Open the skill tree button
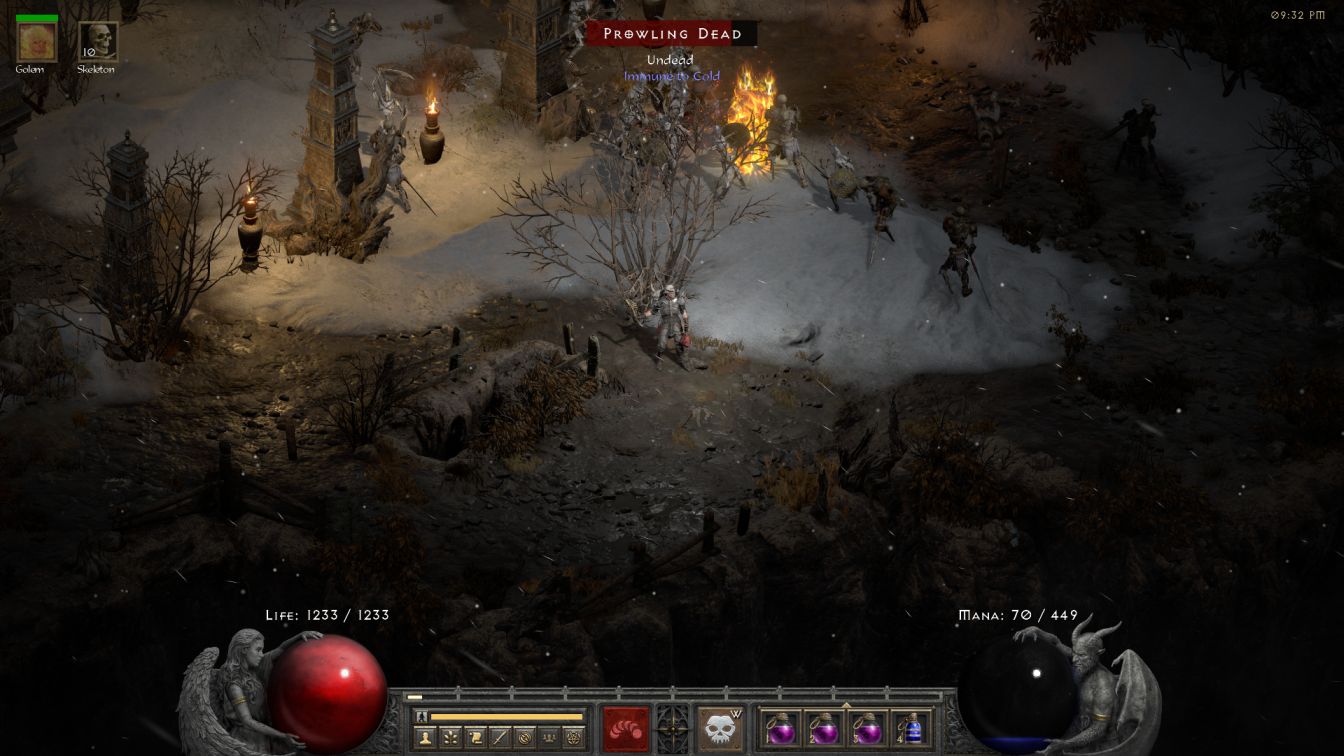Image resolution: width=1344 pixels, height=756 pixels. pos(450,738)
